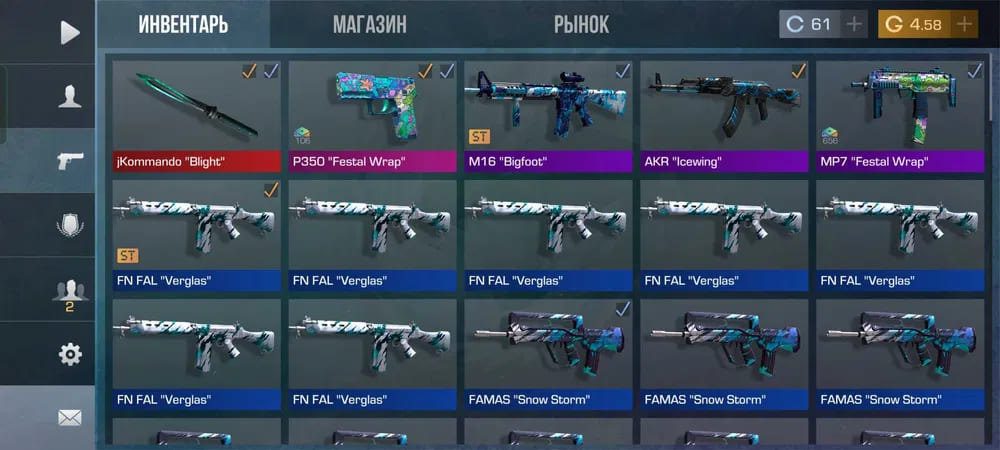Tap the play arrow in the sidebar

click(69, 33)
